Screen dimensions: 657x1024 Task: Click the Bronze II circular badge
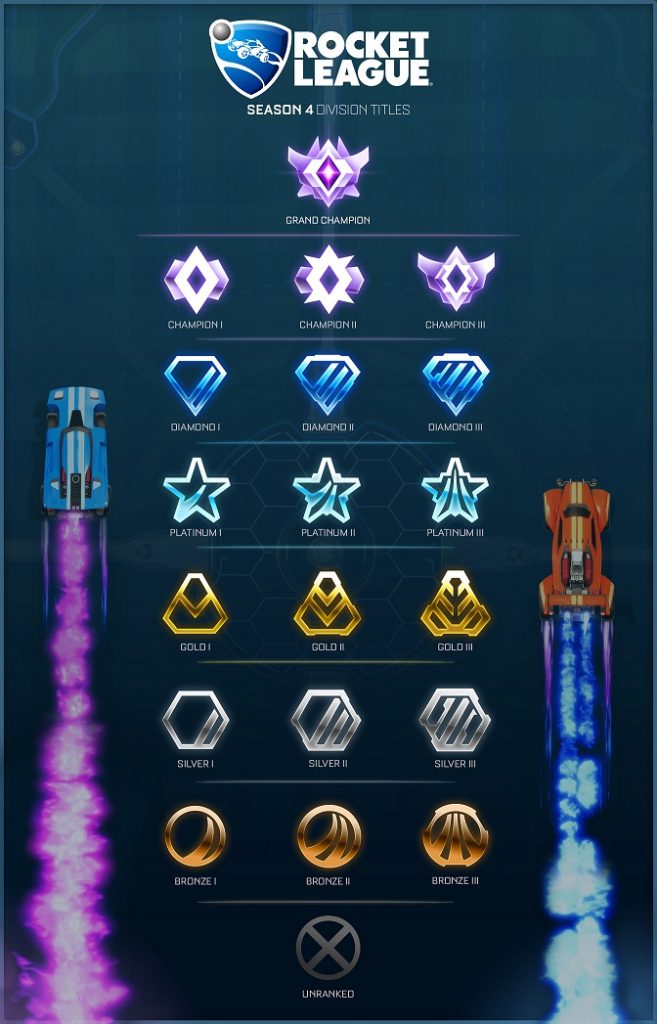[x=327, y=837]
